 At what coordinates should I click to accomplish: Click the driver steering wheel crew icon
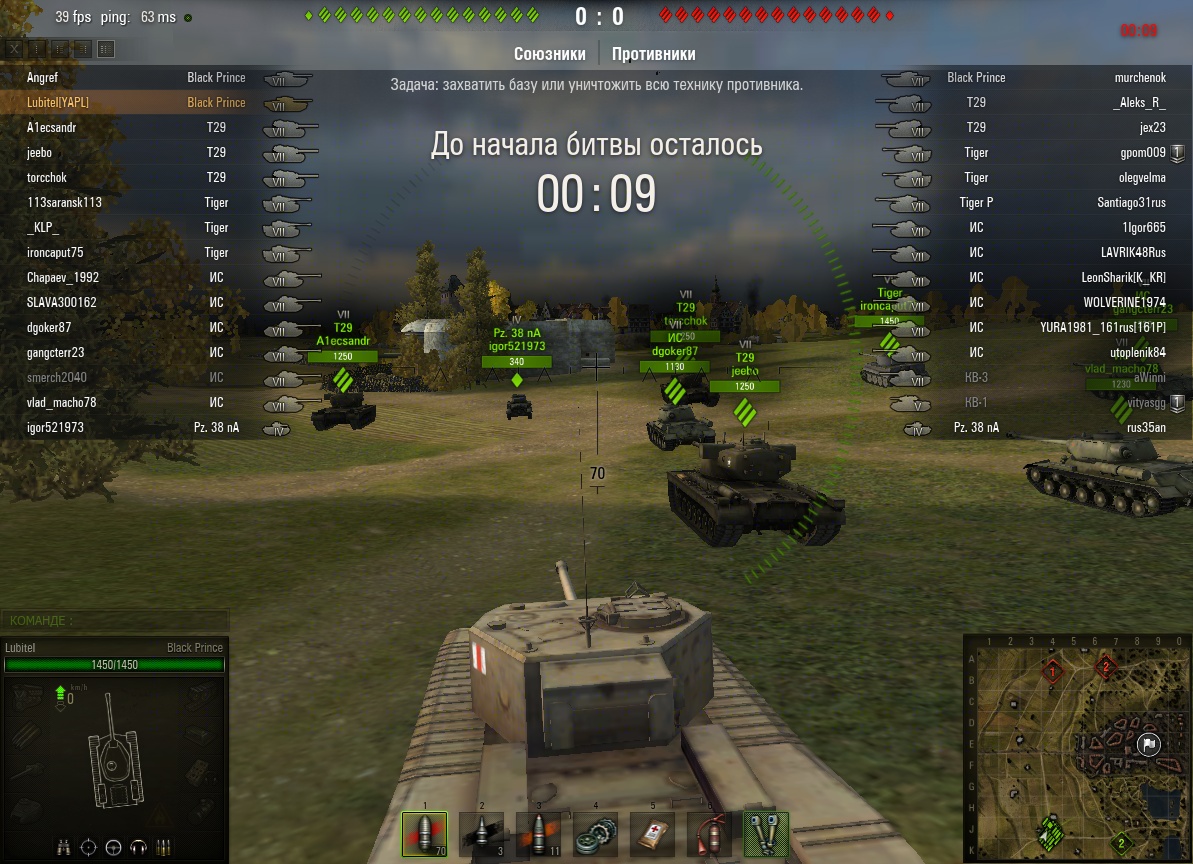click(x=113, y=846)
